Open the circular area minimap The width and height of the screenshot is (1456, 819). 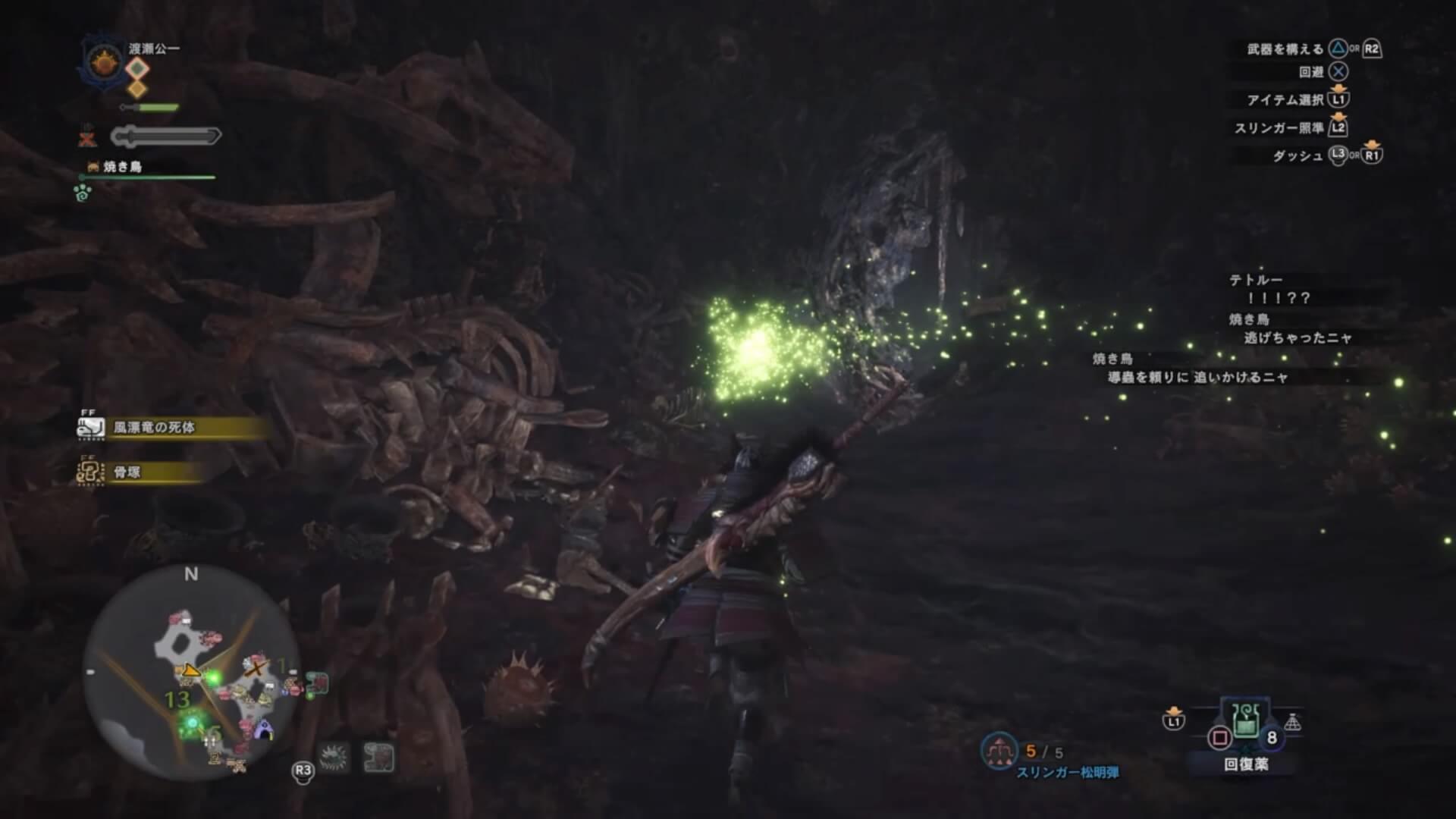point(191,673)
